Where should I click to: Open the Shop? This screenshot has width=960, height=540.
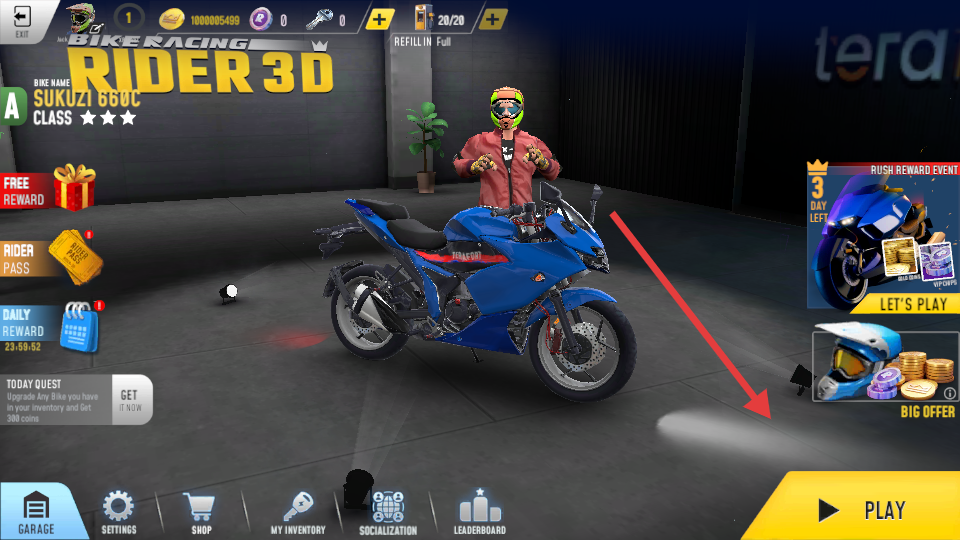(201, 511)
